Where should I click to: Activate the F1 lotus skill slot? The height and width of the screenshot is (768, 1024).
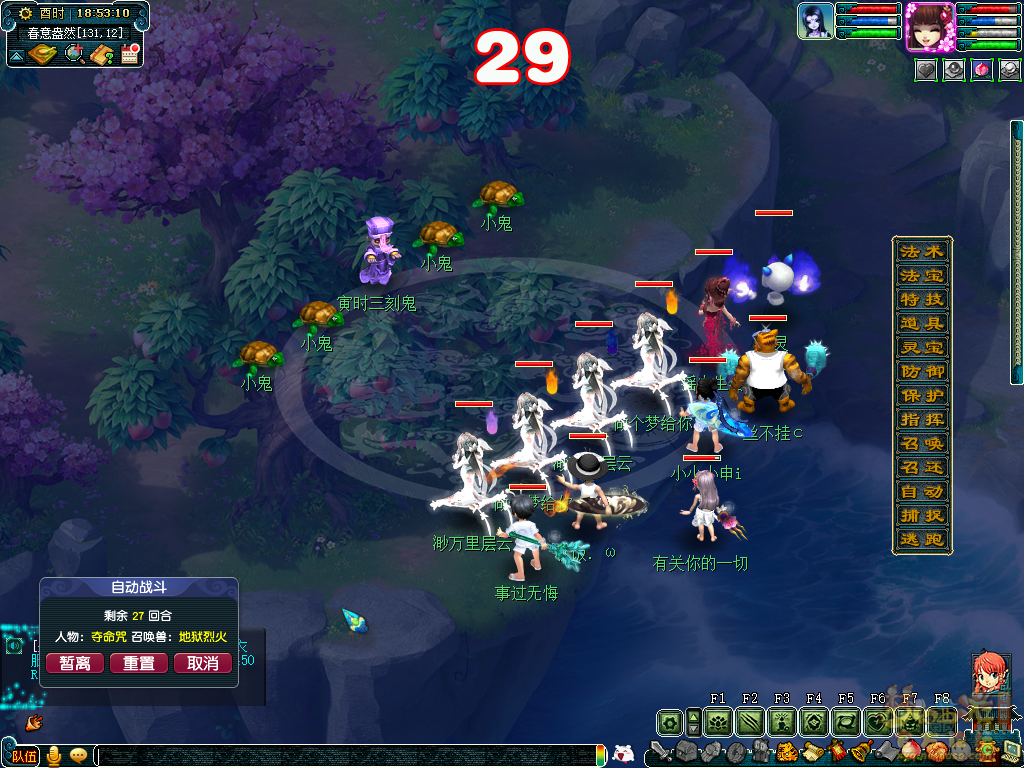click(x=718, y=721)
